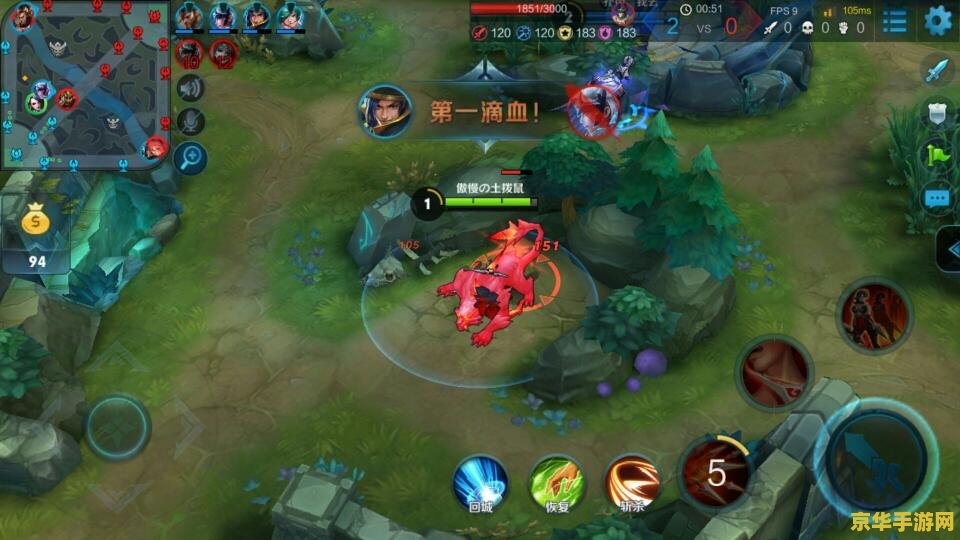Viewport: 960px width, 540px height.
Task: Open the gear settings menu
Action: pos(937,20)
